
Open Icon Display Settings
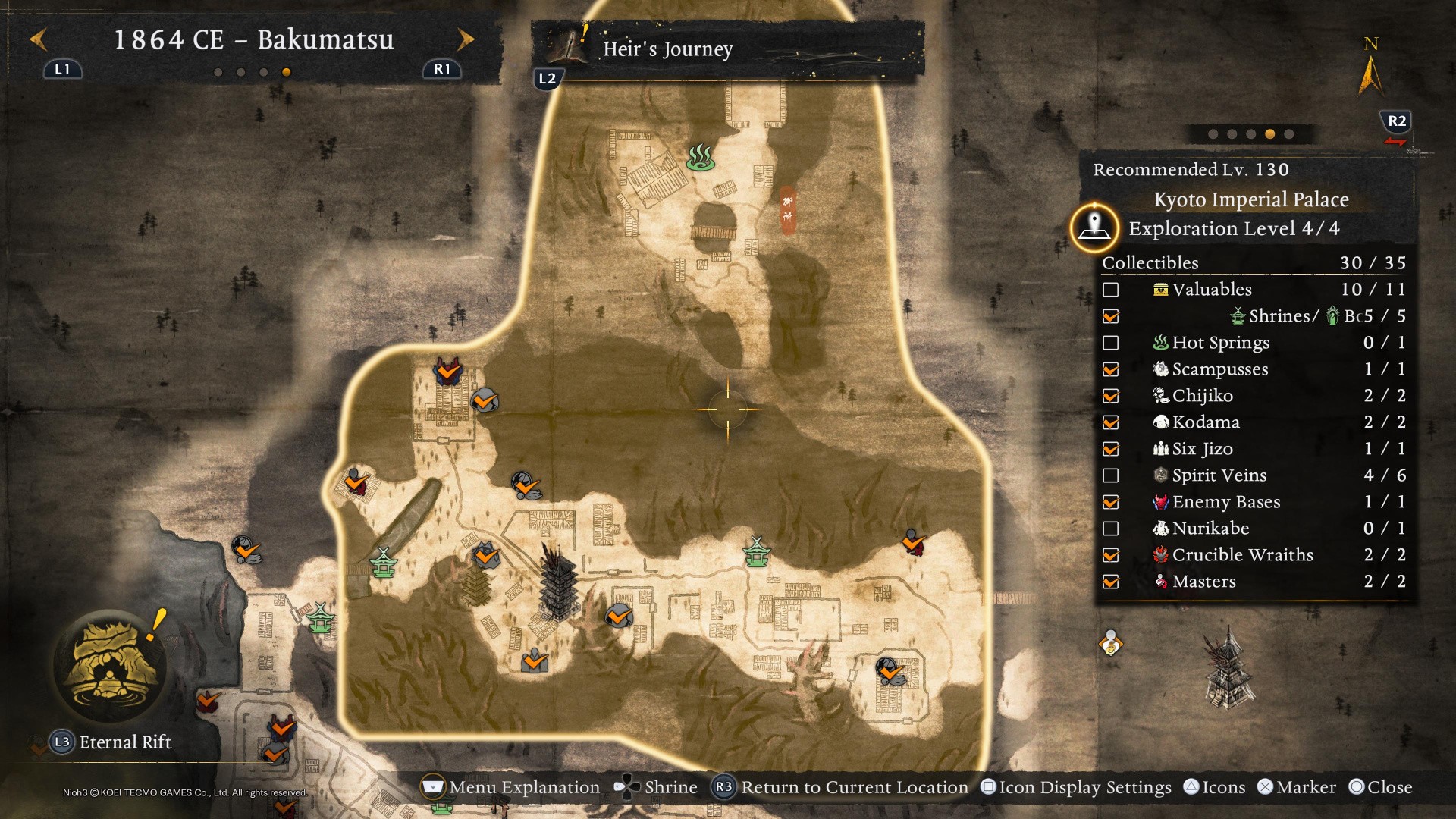(x=1076, y=787)
